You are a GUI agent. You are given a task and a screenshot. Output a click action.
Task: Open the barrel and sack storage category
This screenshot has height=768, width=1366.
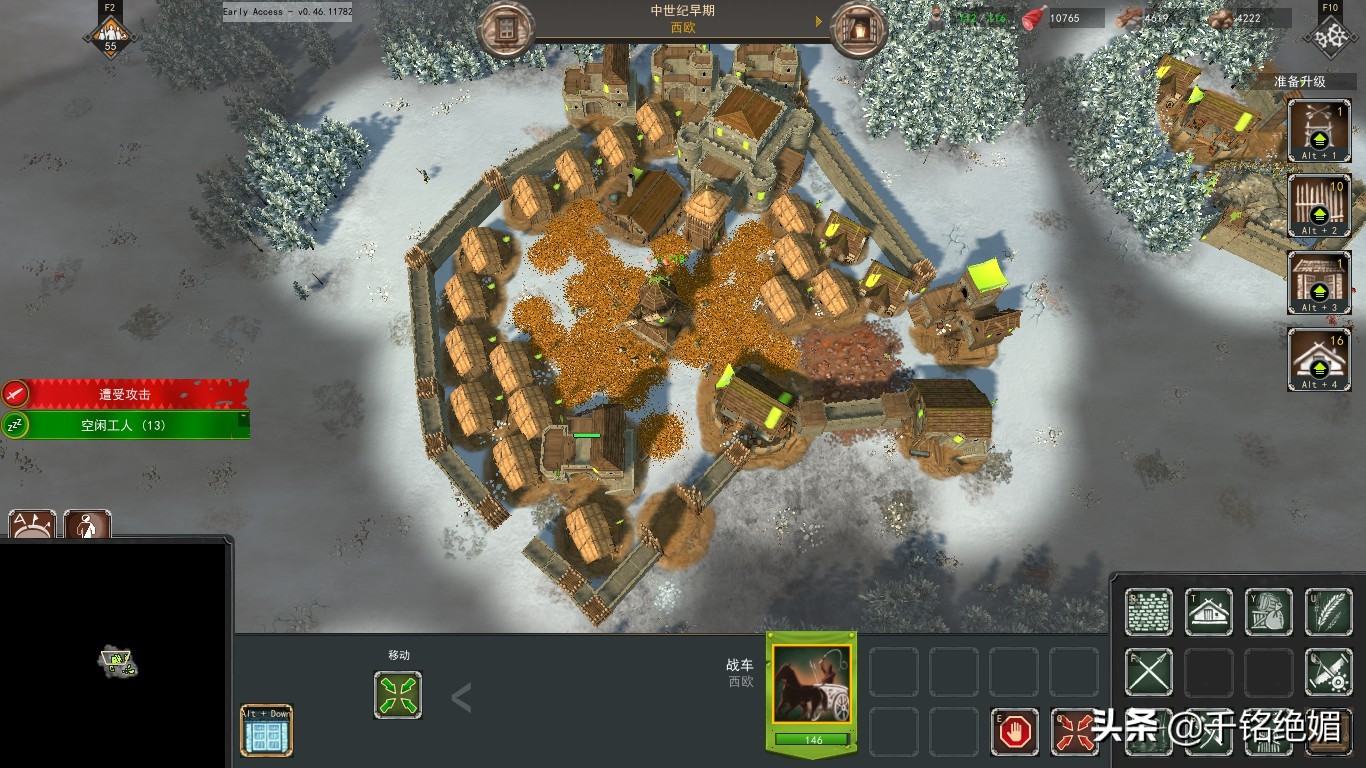(x=1269, y=612)
